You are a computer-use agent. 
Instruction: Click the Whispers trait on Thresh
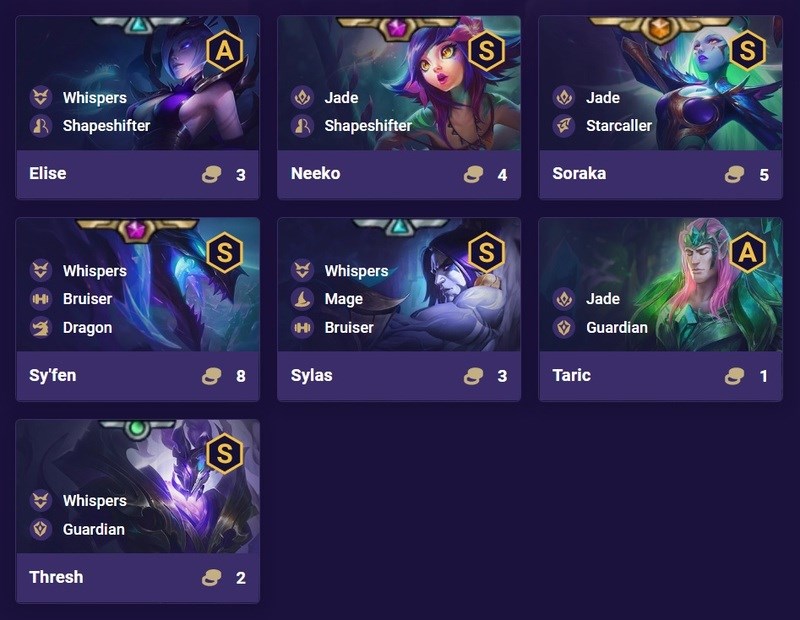point(94,500)
